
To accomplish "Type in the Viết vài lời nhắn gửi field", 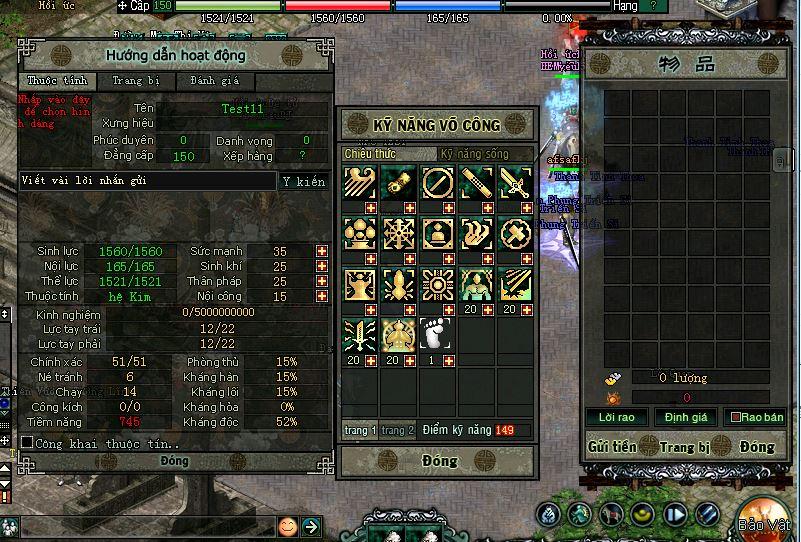I will click(x=148, y=181).
